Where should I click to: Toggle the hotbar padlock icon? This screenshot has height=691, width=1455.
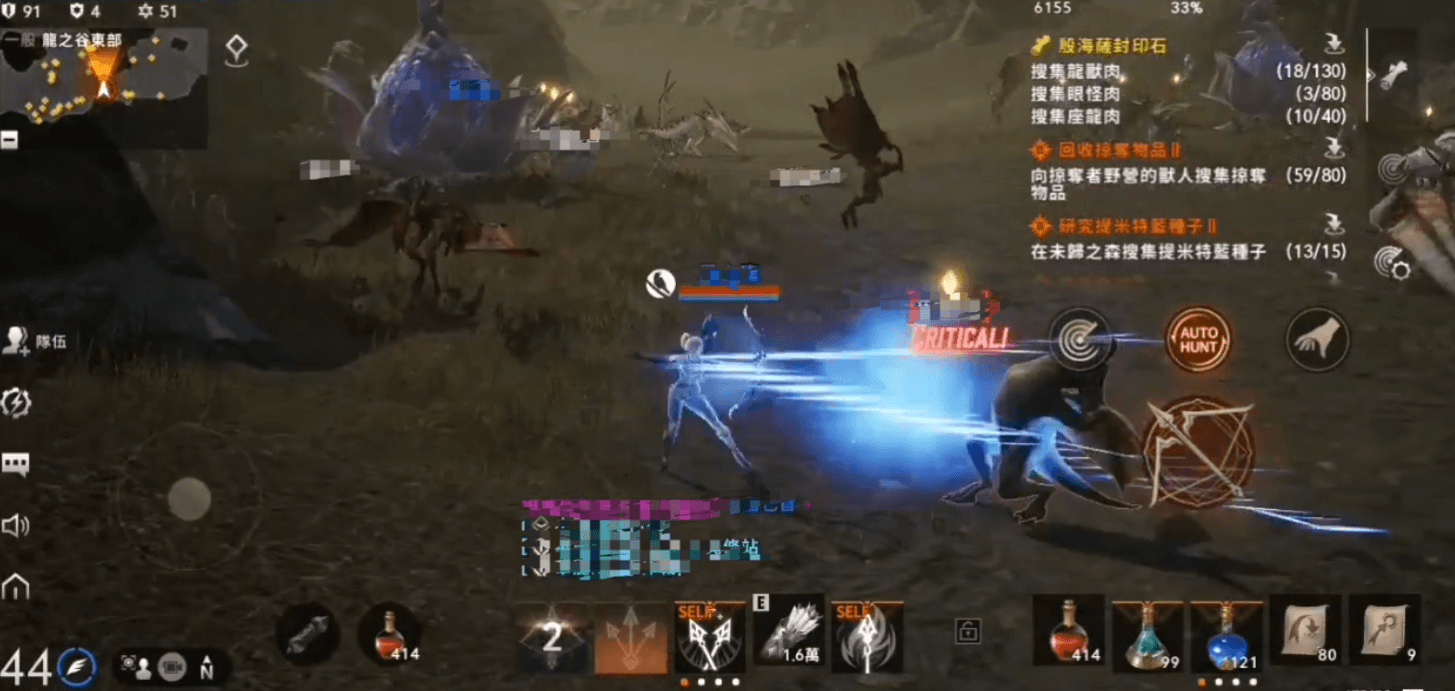967,631
